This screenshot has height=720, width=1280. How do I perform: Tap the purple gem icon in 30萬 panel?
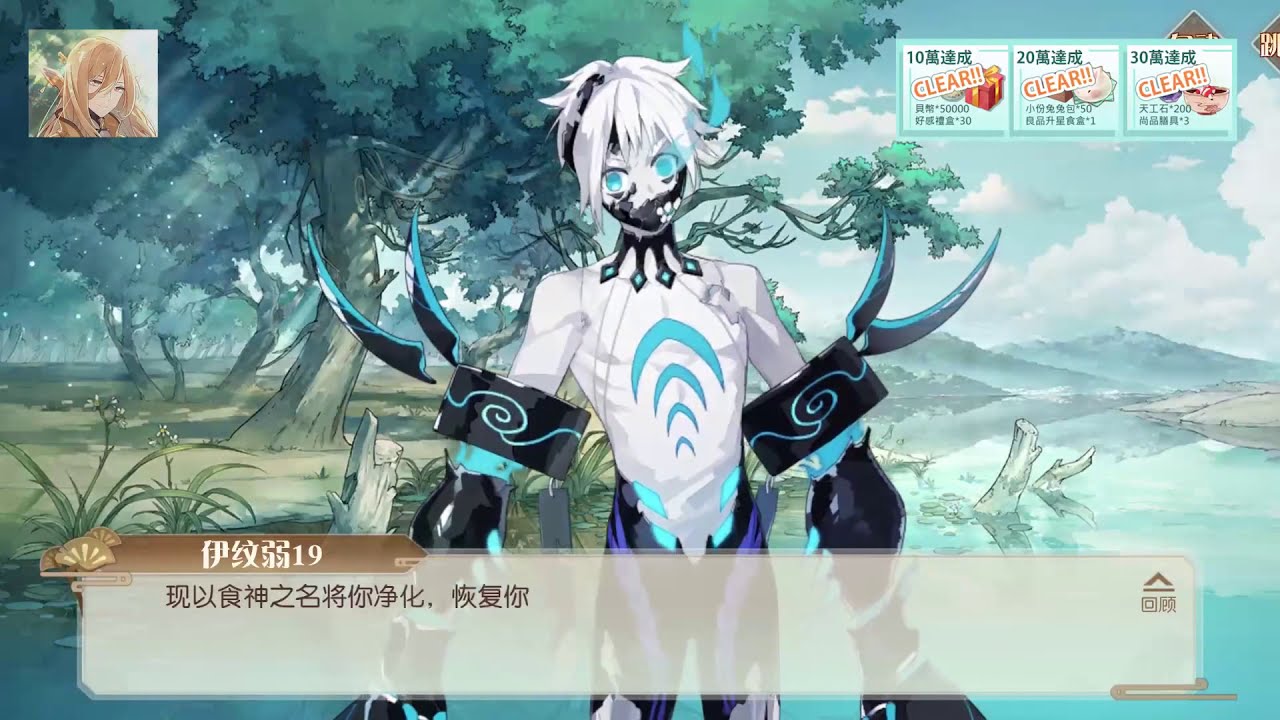(1168, 98)
